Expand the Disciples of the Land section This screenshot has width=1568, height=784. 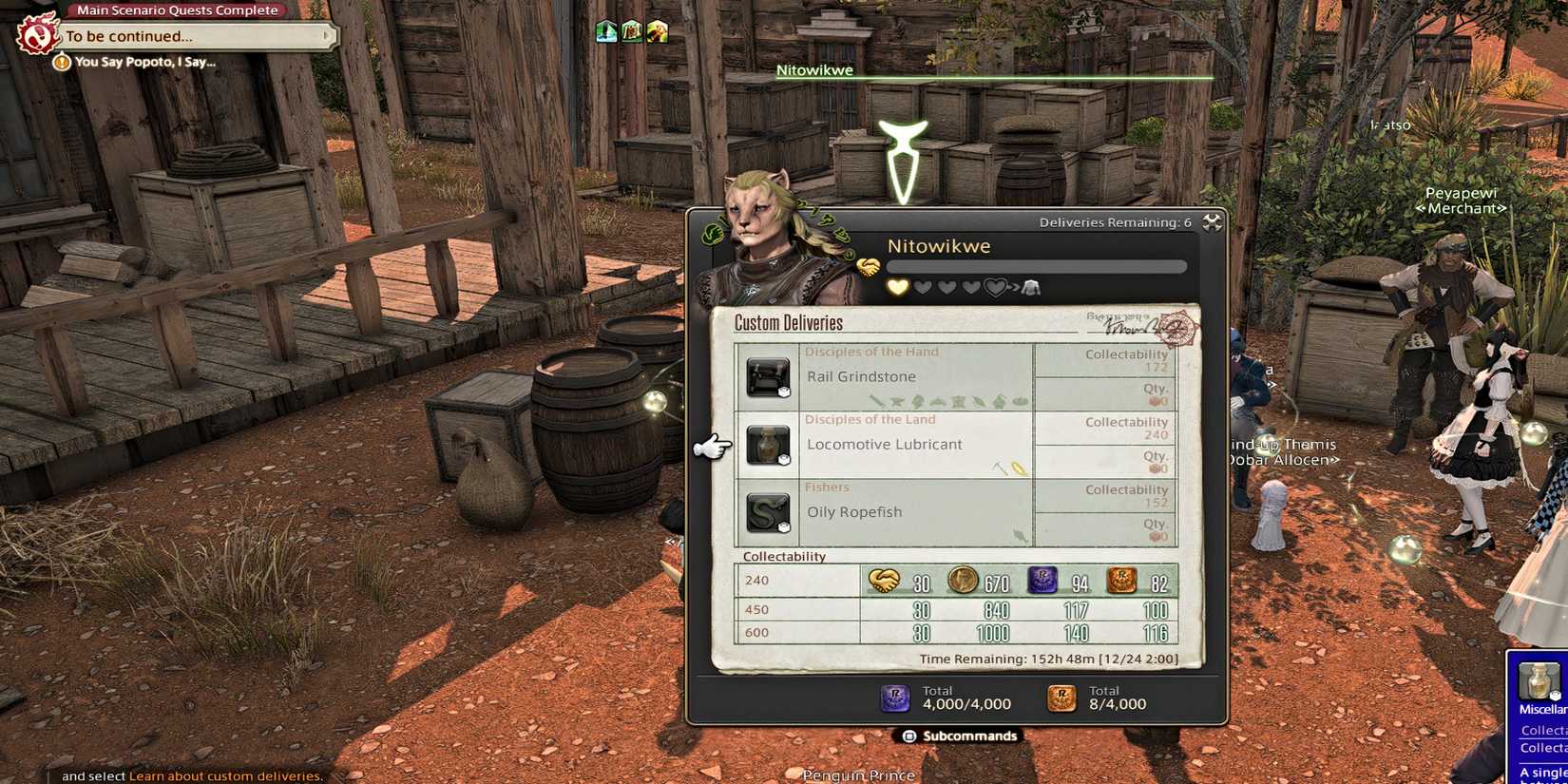click(870, 419)
